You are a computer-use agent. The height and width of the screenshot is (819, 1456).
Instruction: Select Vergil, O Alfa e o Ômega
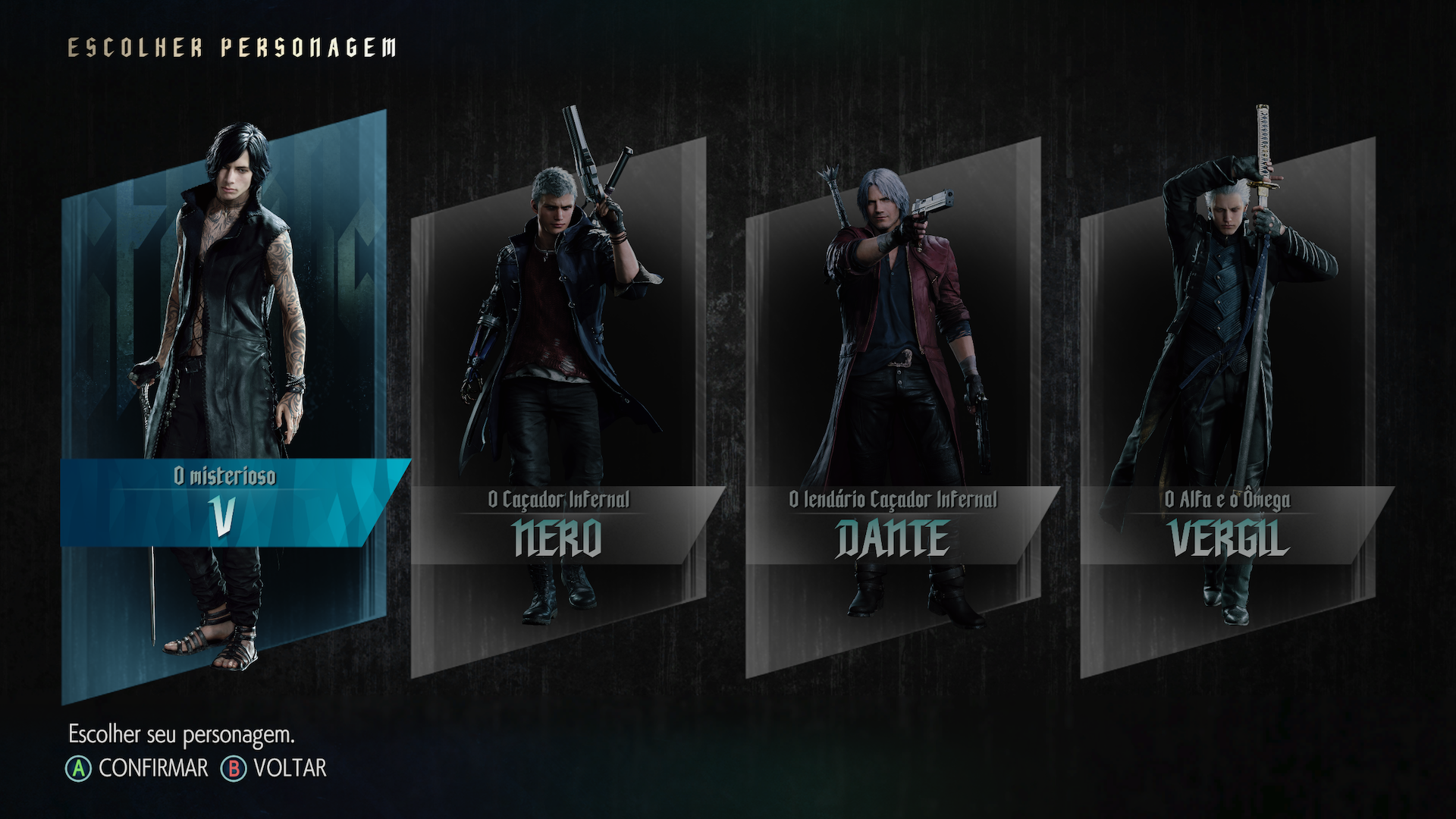tap(1228, 409)
